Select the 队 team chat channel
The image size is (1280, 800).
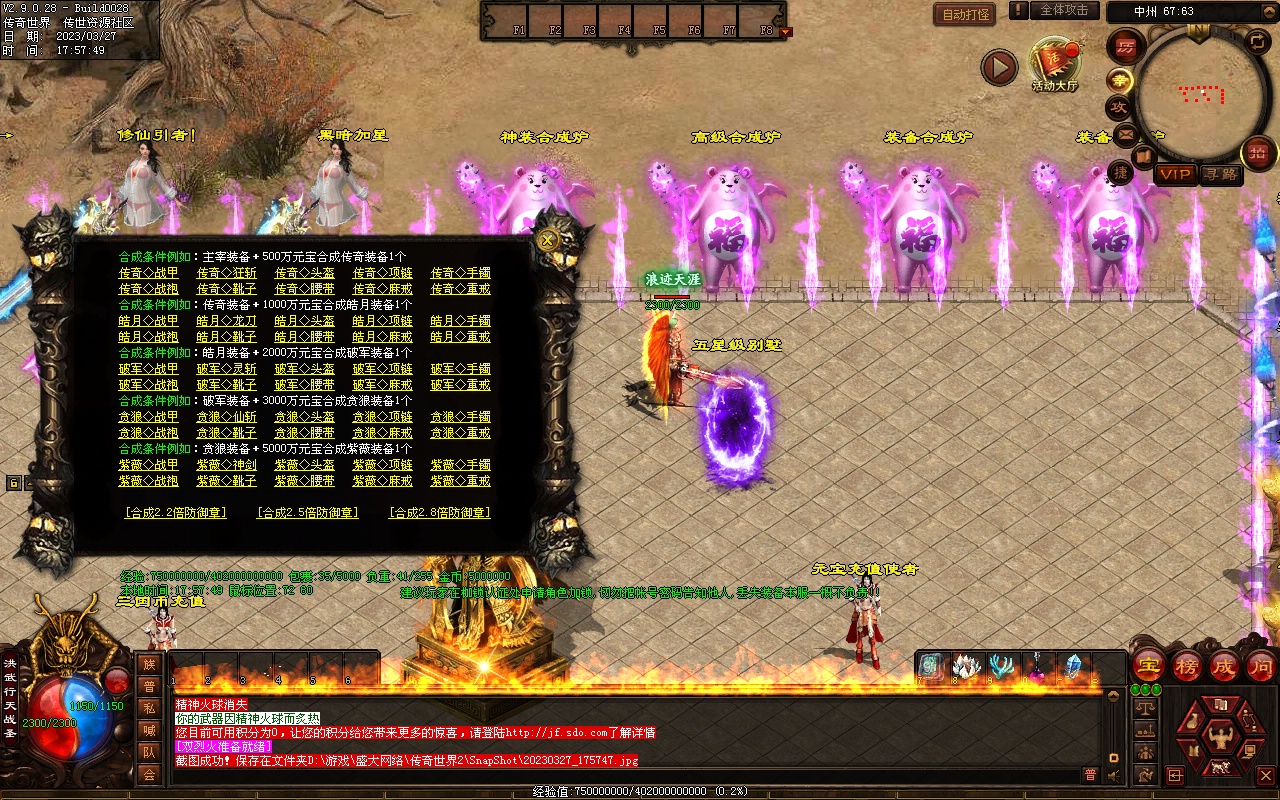pyautogui.click(x=149, y=752)
